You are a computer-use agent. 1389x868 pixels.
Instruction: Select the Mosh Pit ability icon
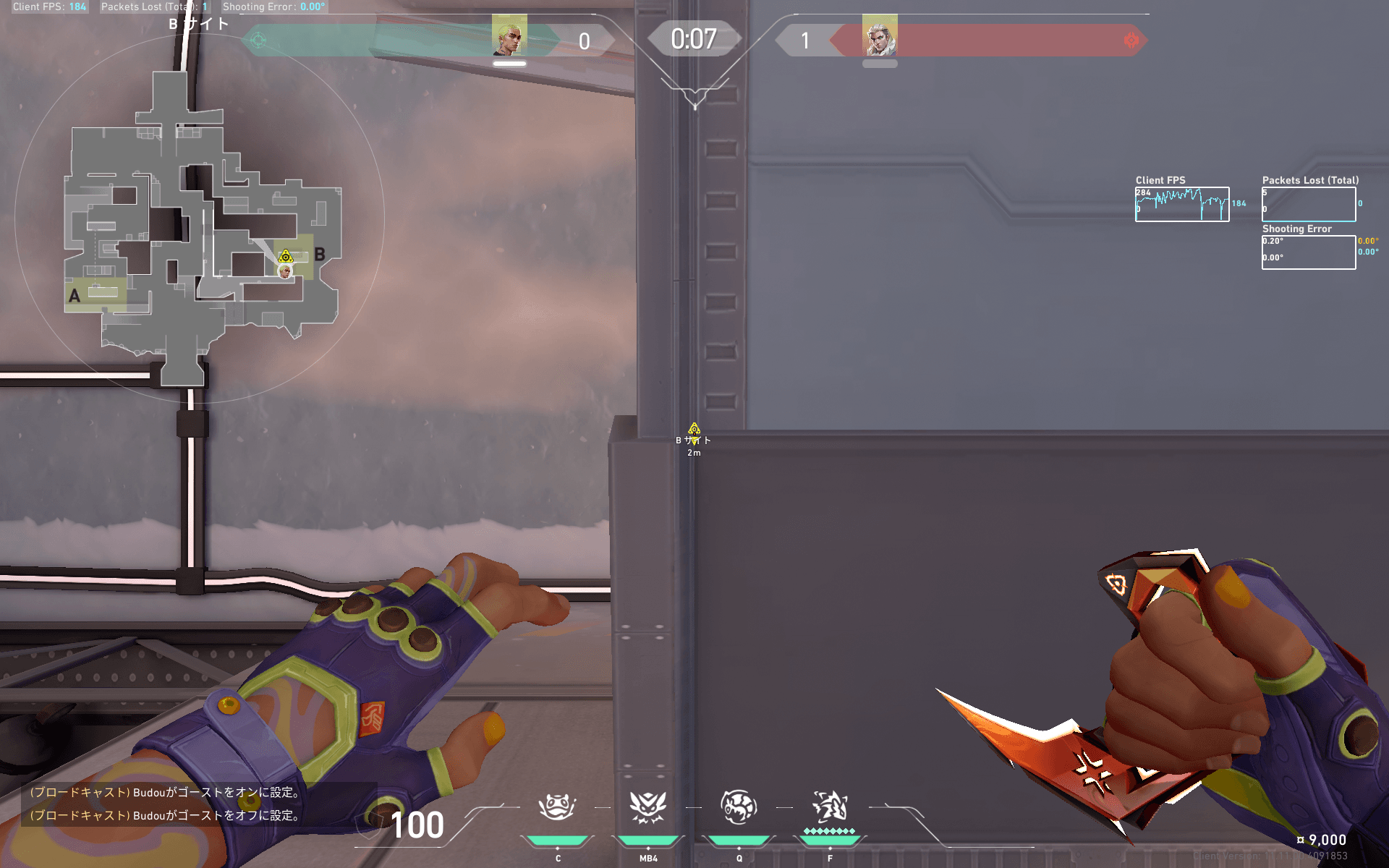[x=557, y=807]
